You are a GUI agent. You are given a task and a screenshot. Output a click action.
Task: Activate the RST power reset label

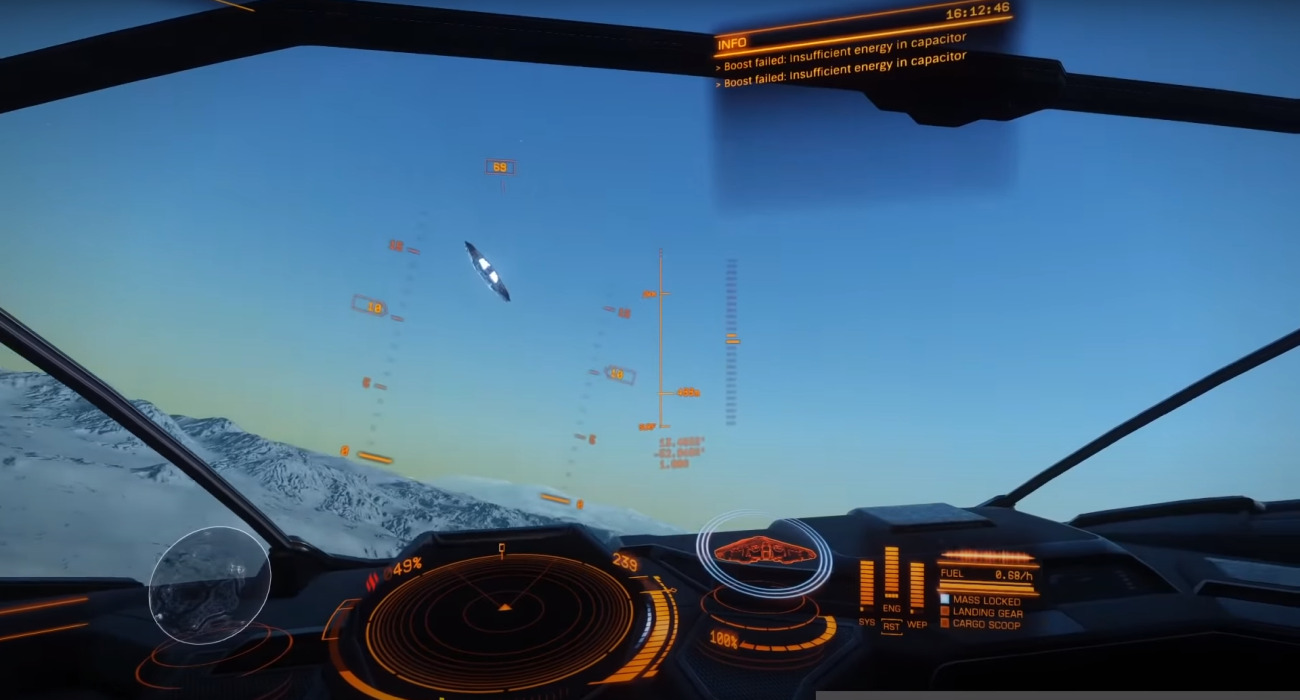(891, 626)
